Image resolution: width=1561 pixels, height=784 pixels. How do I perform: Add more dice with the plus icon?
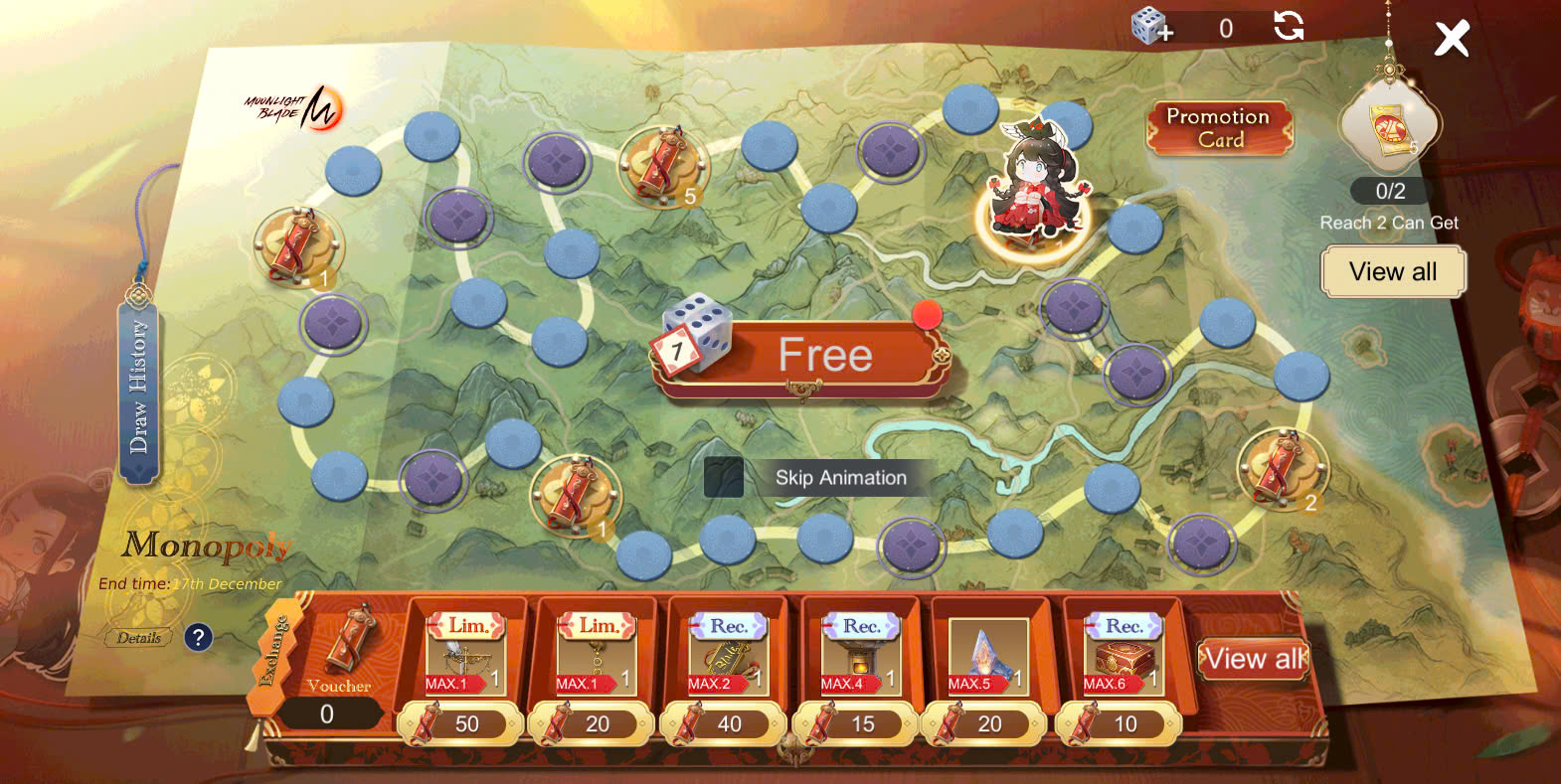(1151, 27)
